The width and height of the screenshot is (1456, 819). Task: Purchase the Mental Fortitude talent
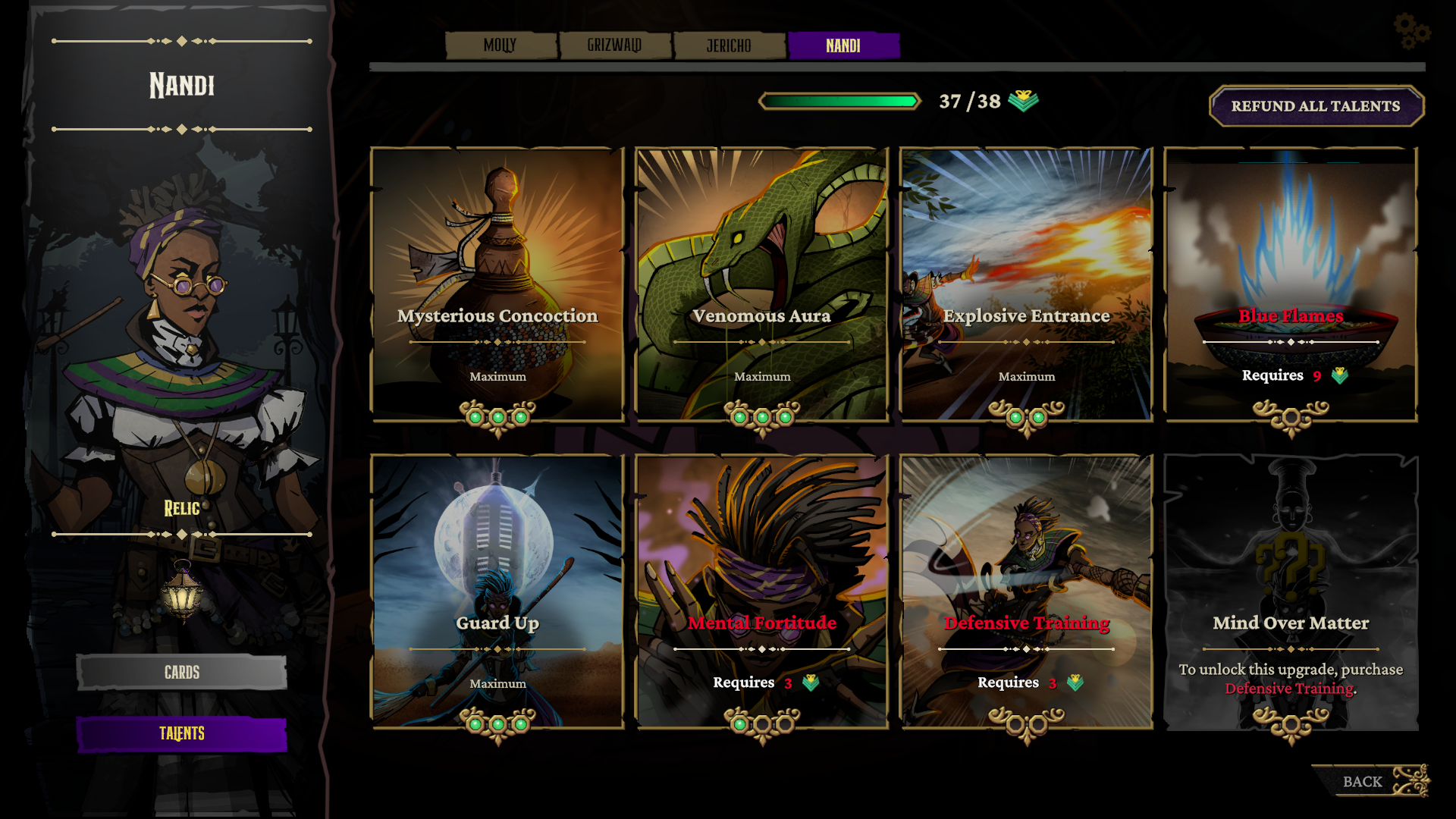[x=762, y=591]
